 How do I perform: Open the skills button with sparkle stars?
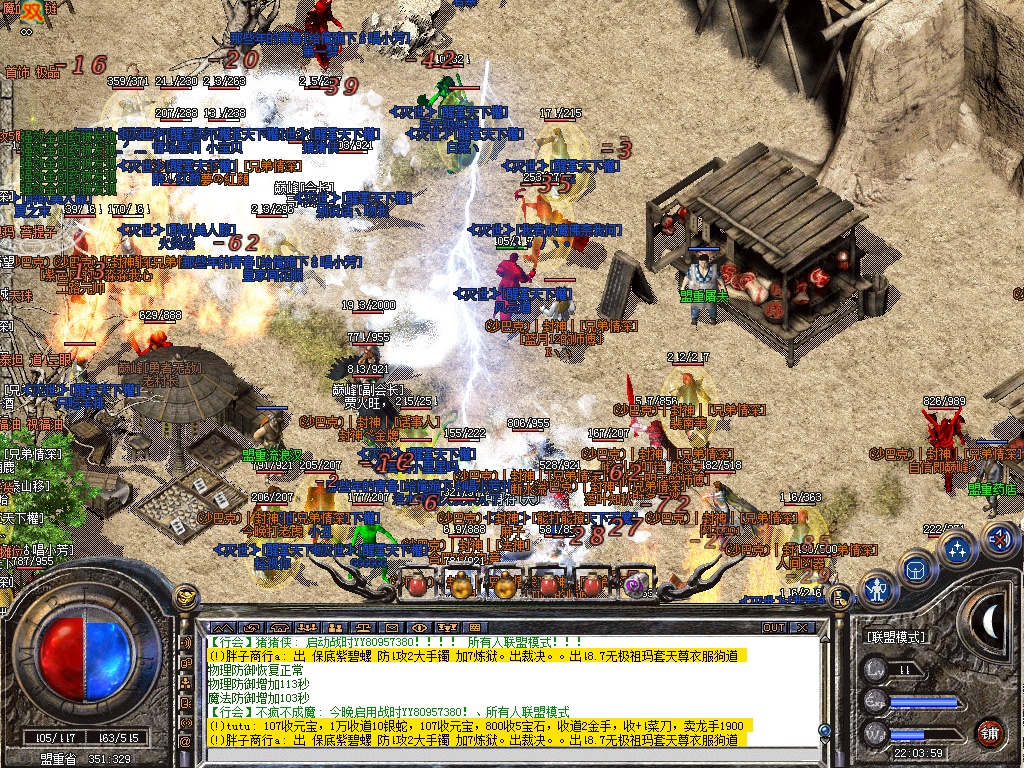click(x=958, y=548)
